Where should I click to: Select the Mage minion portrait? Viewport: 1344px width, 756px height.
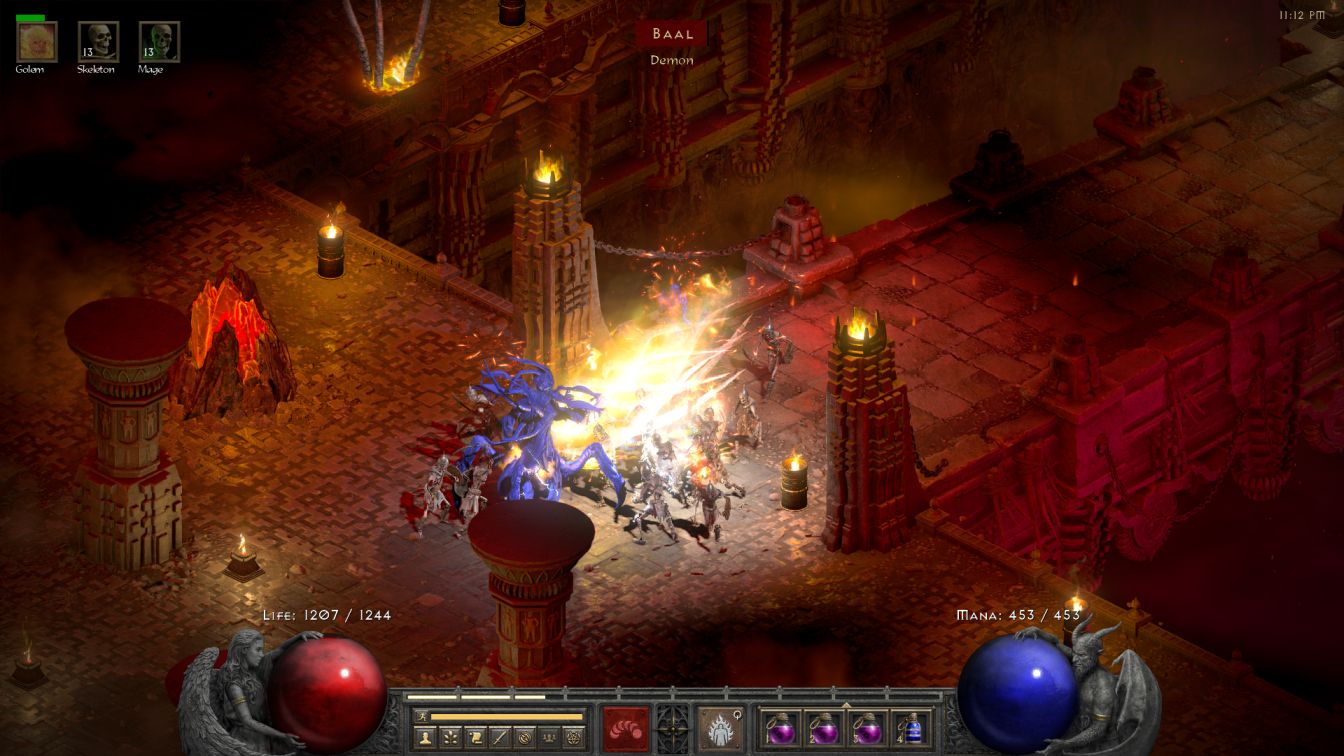click(159, 42)
